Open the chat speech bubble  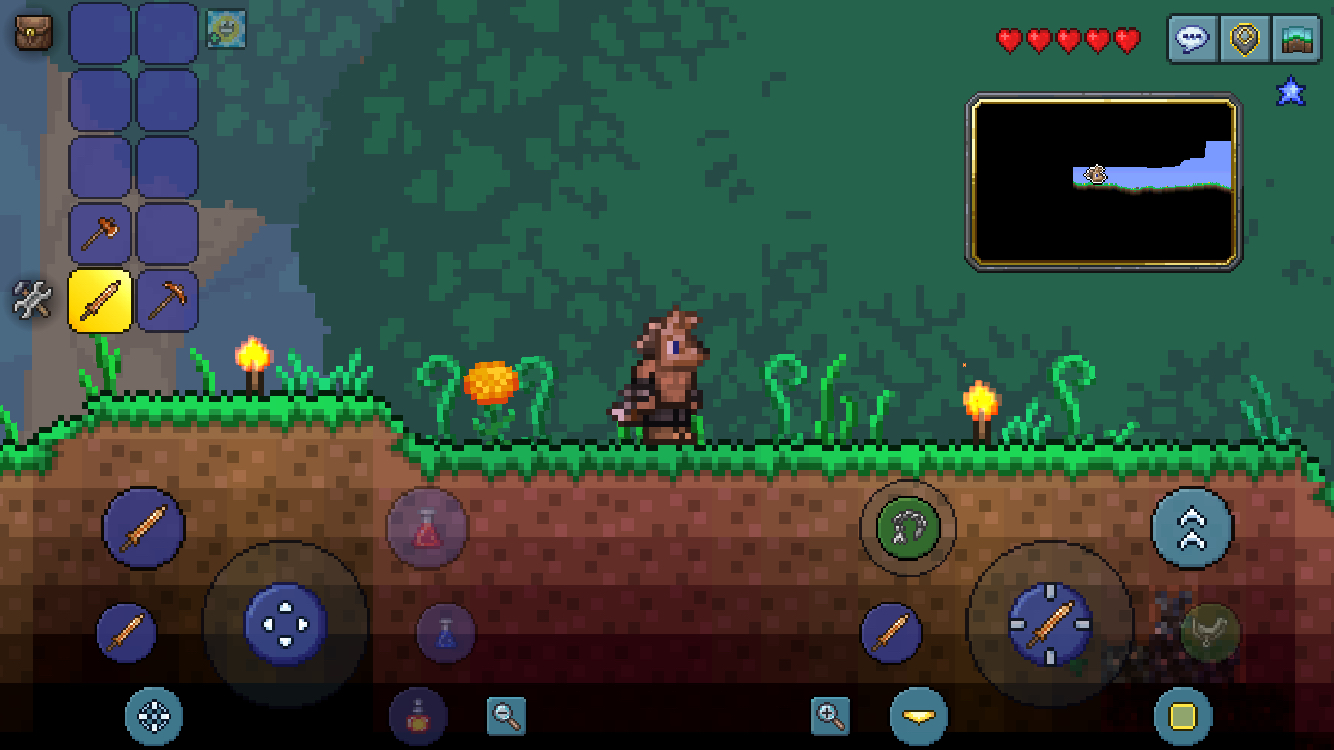click(1193, 40)
